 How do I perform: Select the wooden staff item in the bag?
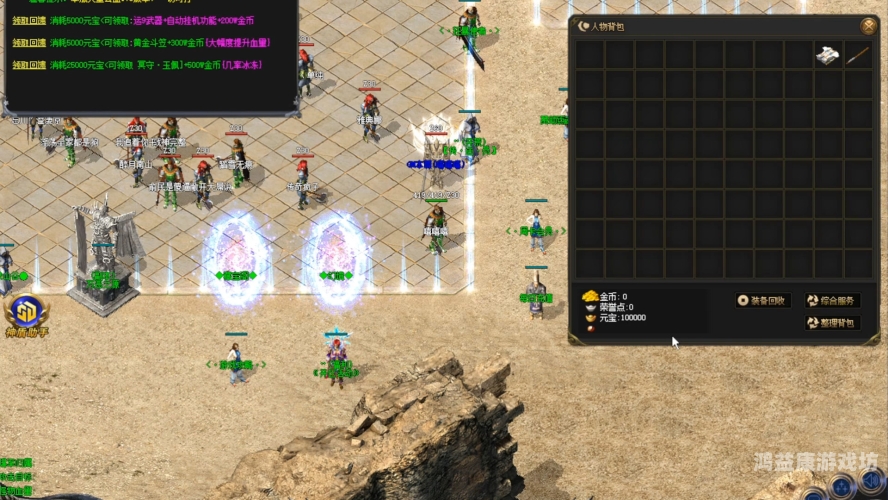click(858, 55)
